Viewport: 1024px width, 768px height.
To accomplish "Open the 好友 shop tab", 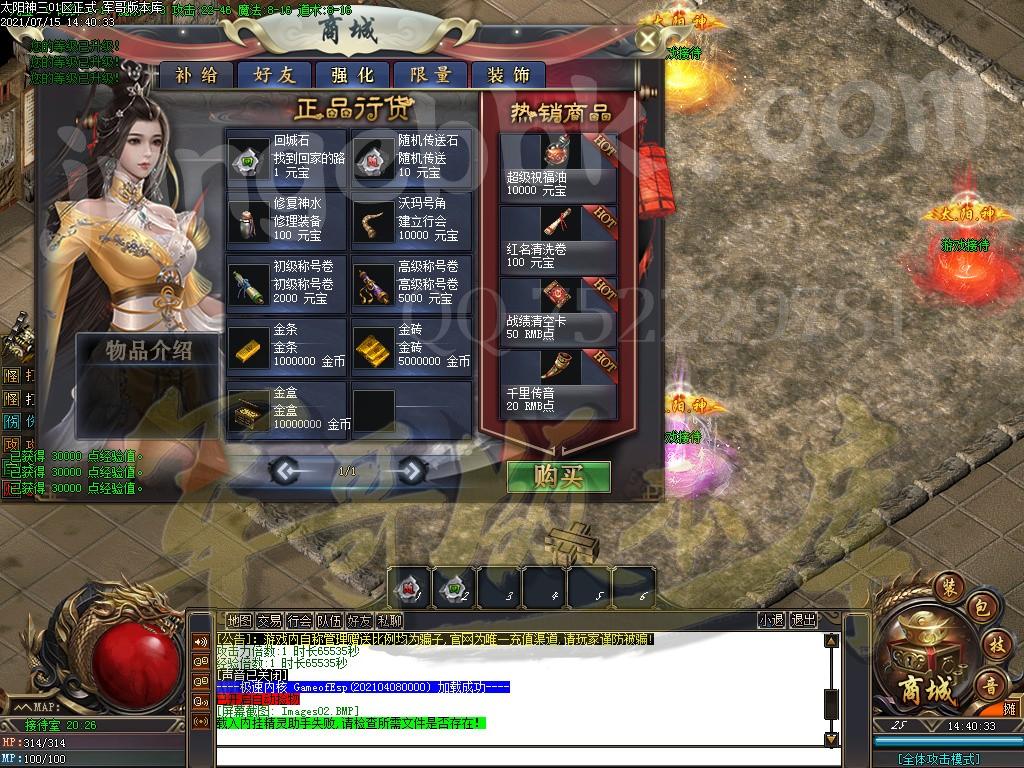I will pos(274,75).
